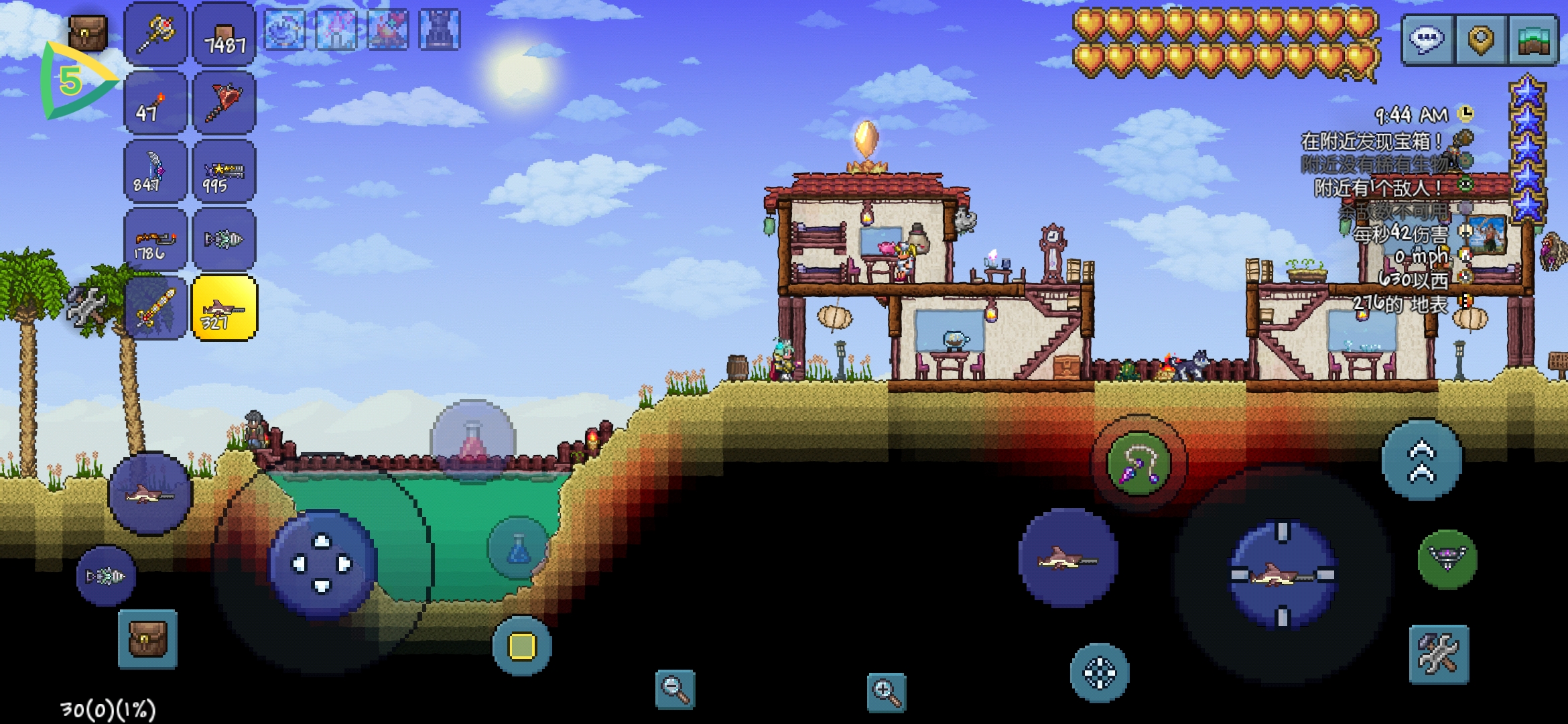1568x724 pixels.
Task: Zoom out with the minus magnifier
Action: (675, 689)
